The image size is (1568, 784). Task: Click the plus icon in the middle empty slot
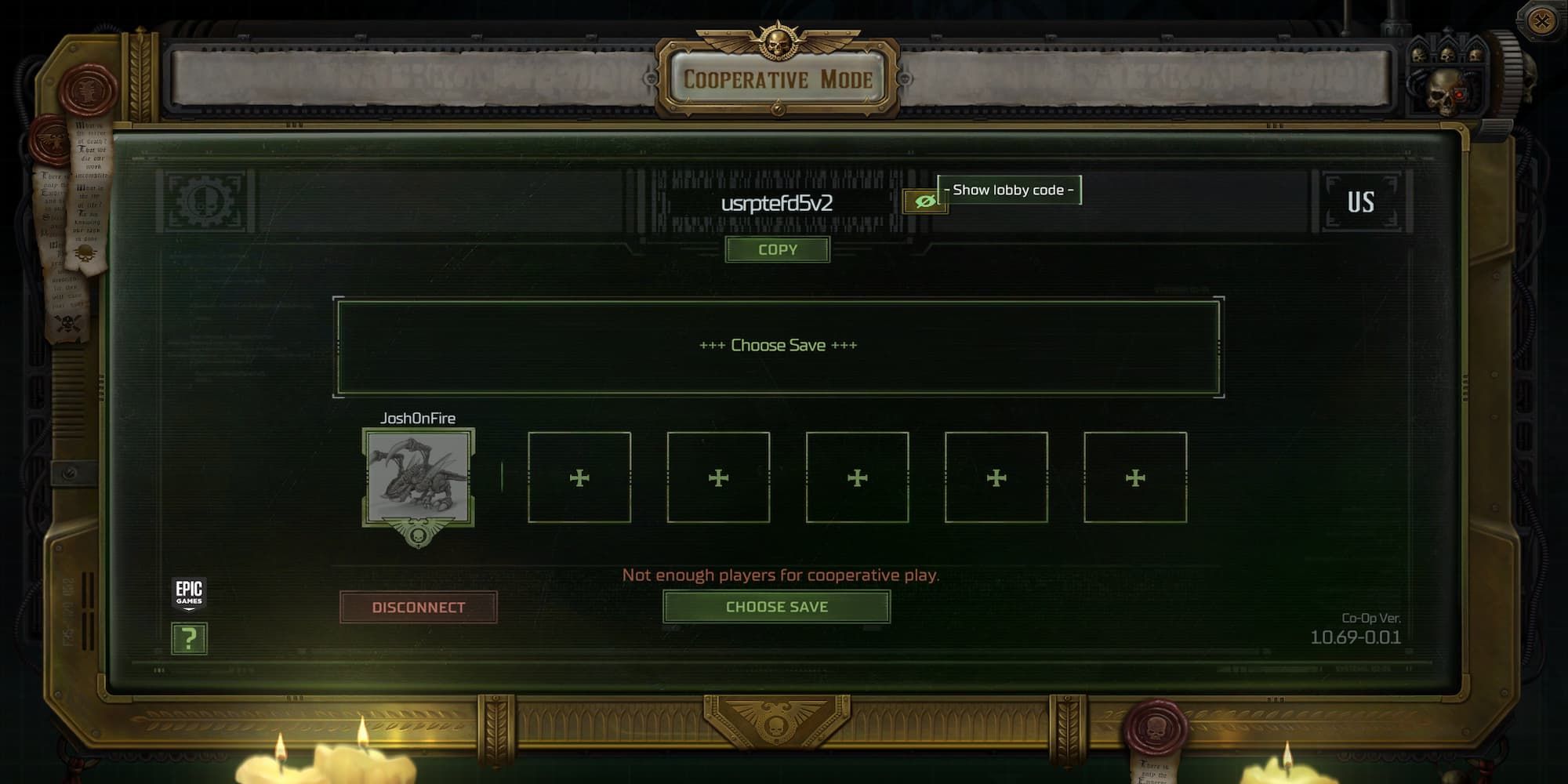click(x=857, y=477)
